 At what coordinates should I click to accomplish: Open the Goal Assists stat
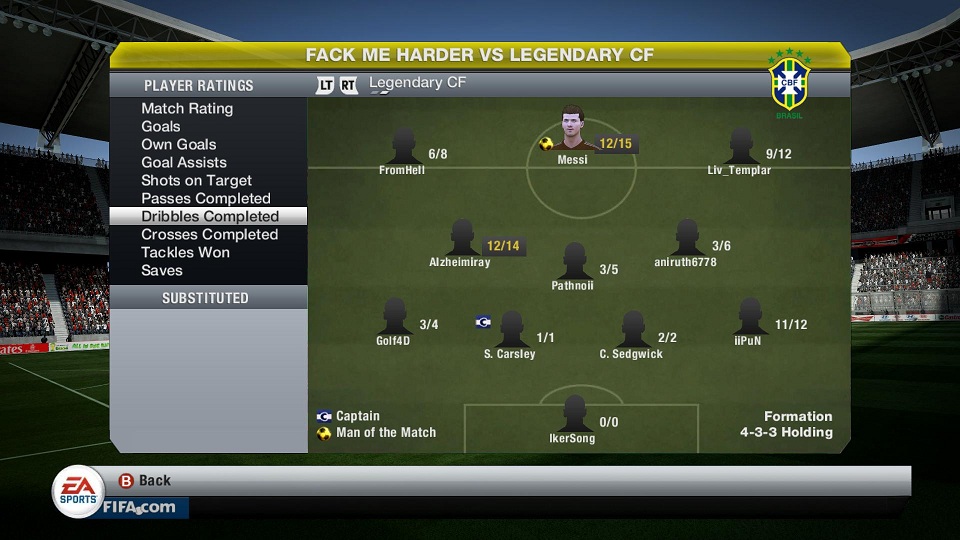pyautogui.click(x=184, y=162)
